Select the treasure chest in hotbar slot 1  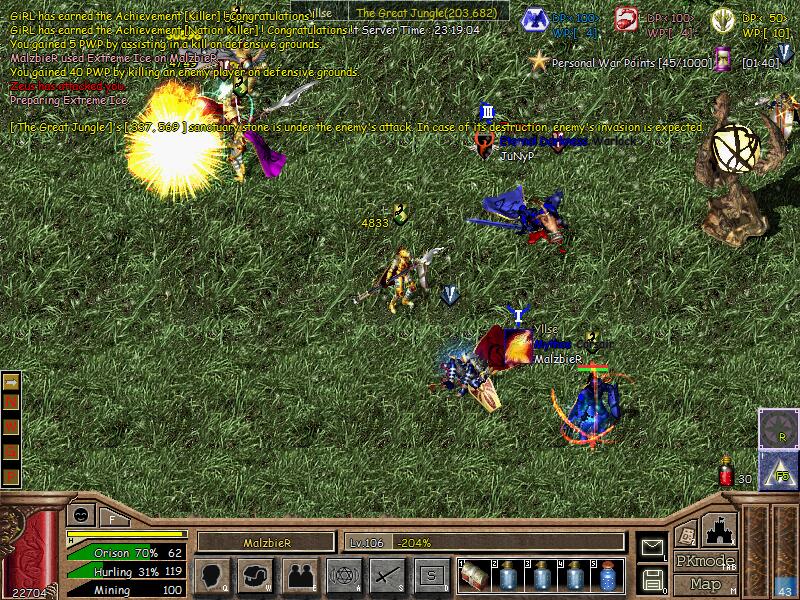[474, 575]
